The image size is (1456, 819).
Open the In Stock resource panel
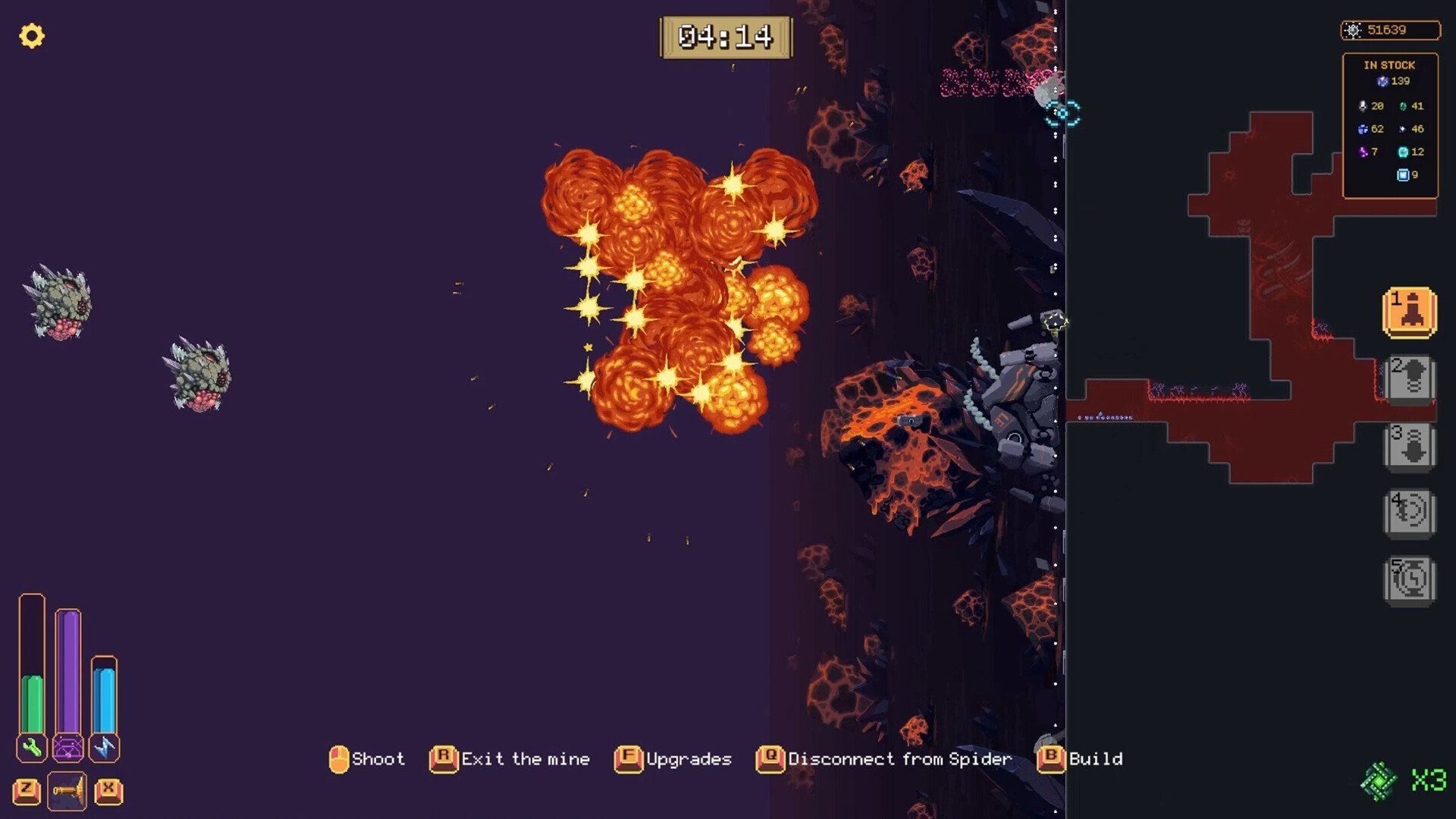1390,125
